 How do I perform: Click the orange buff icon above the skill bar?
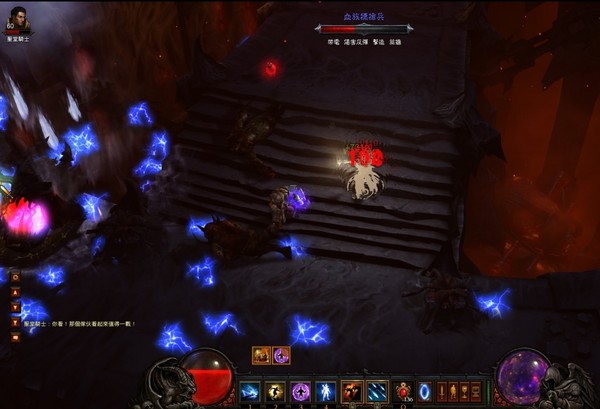[x=262, y=355]
